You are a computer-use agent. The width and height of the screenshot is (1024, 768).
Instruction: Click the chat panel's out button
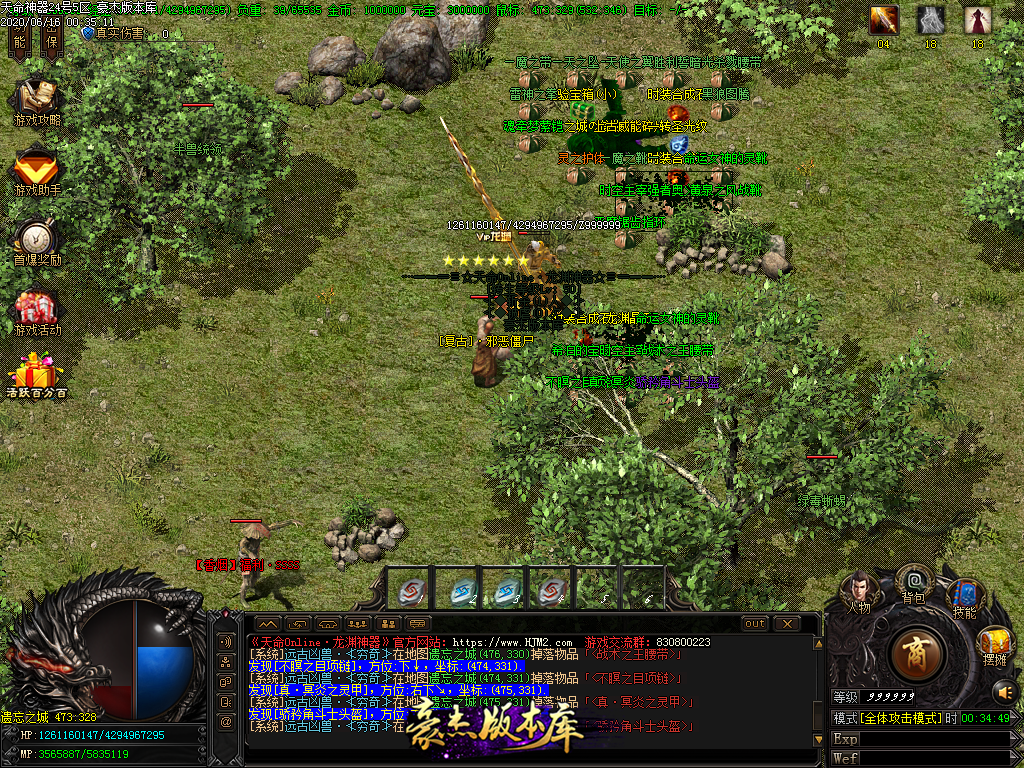coord(755,624)
